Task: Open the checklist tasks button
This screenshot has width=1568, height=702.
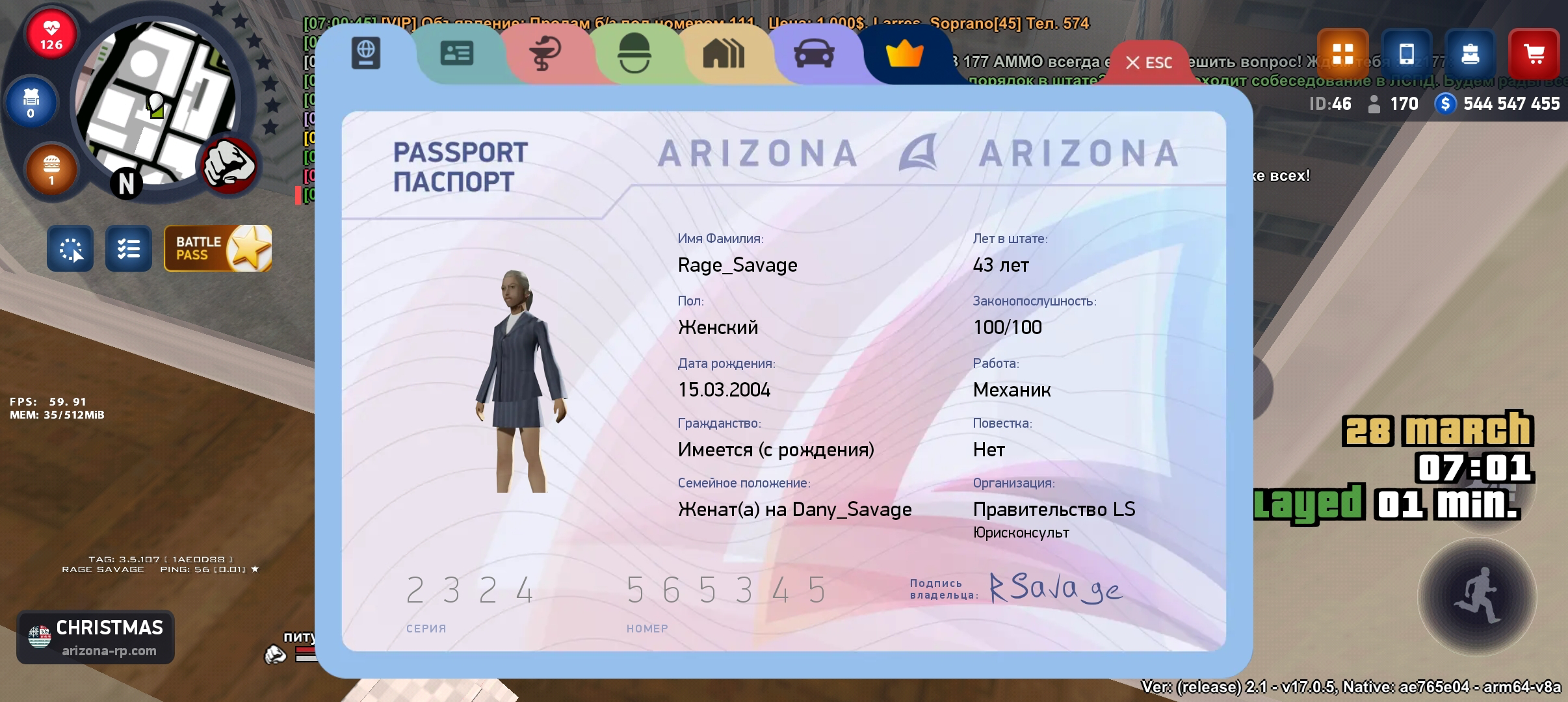Action: [129, 248]
